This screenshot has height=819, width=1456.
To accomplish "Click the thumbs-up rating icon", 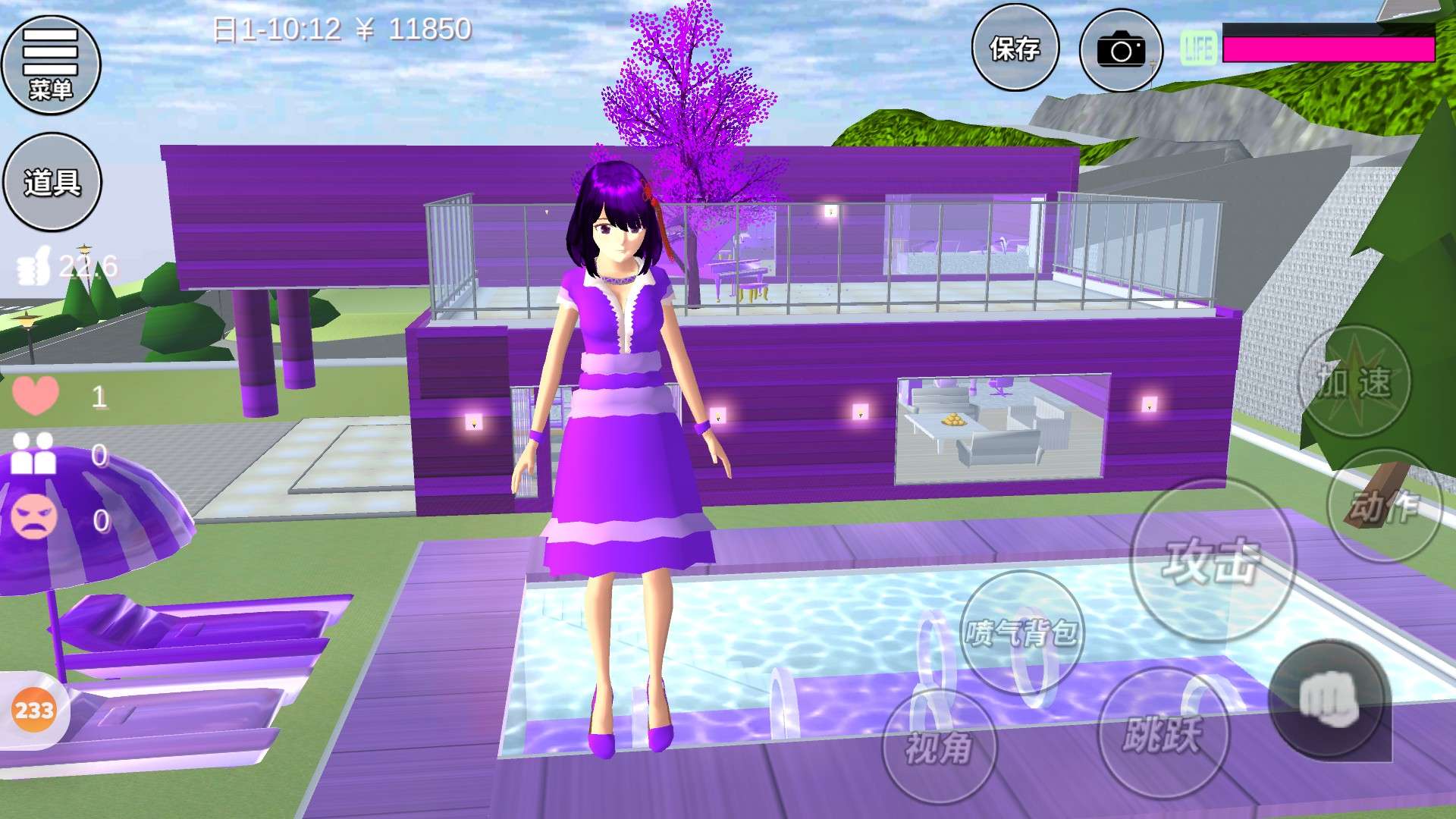I will pos(35,267).
